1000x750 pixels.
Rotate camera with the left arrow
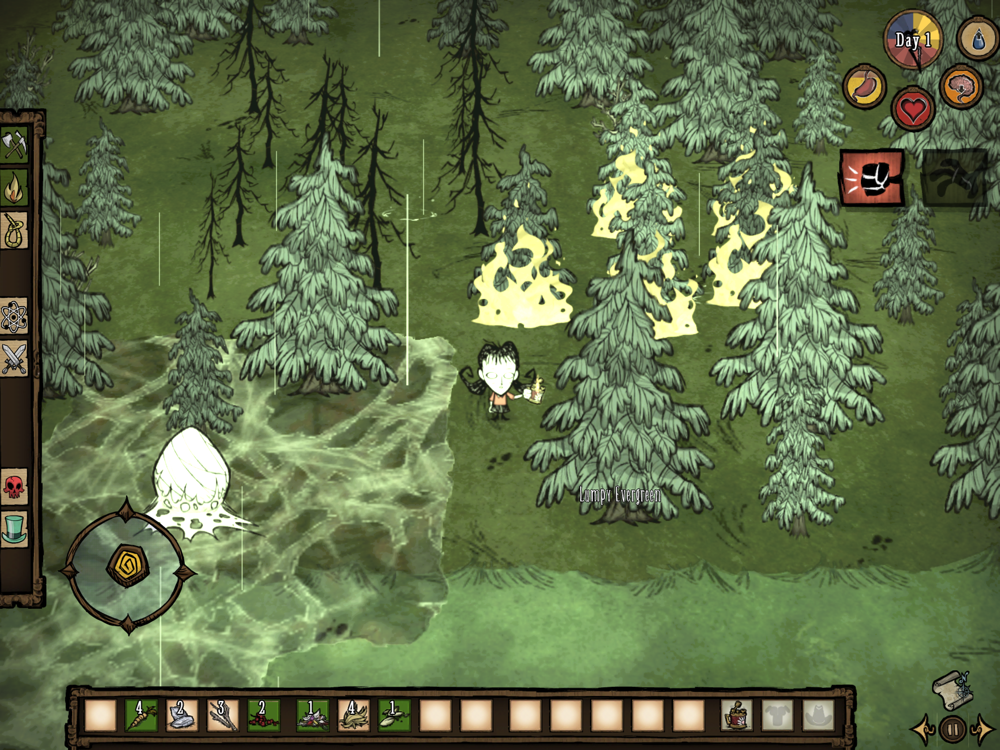921,729
